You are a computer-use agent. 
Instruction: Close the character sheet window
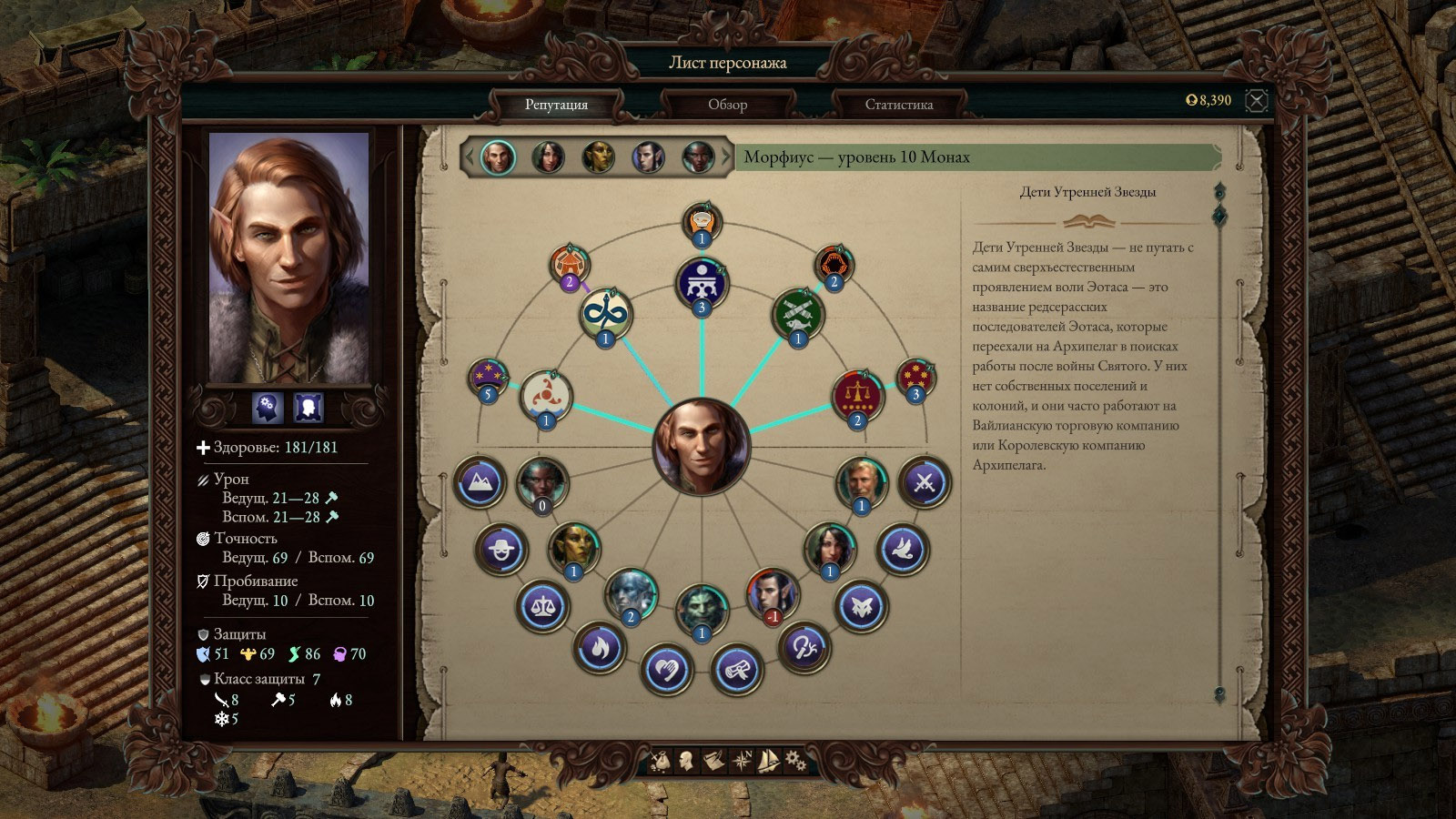[1257, 100]
